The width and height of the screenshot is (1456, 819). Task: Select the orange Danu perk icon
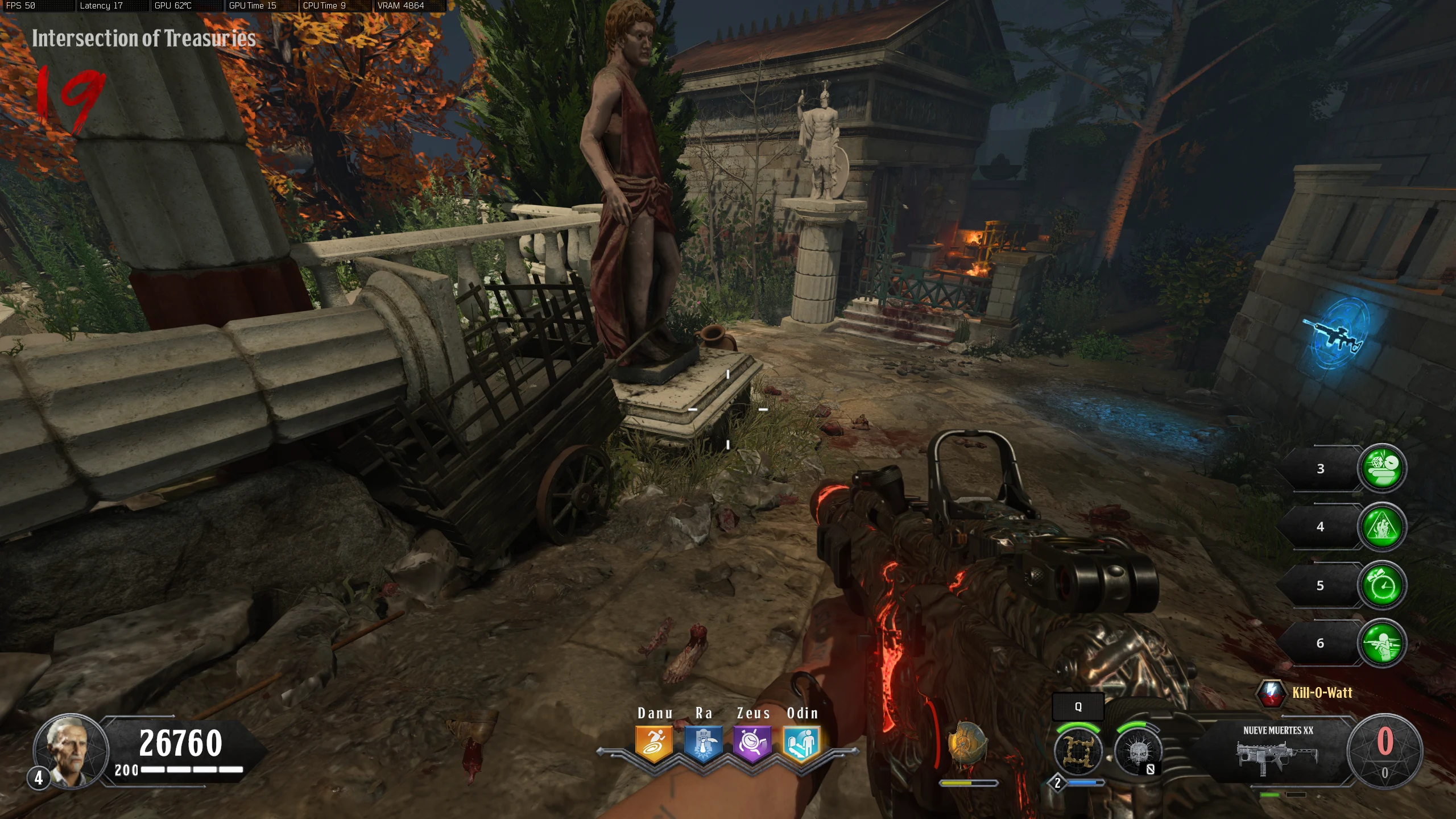[x=654, y=743]
